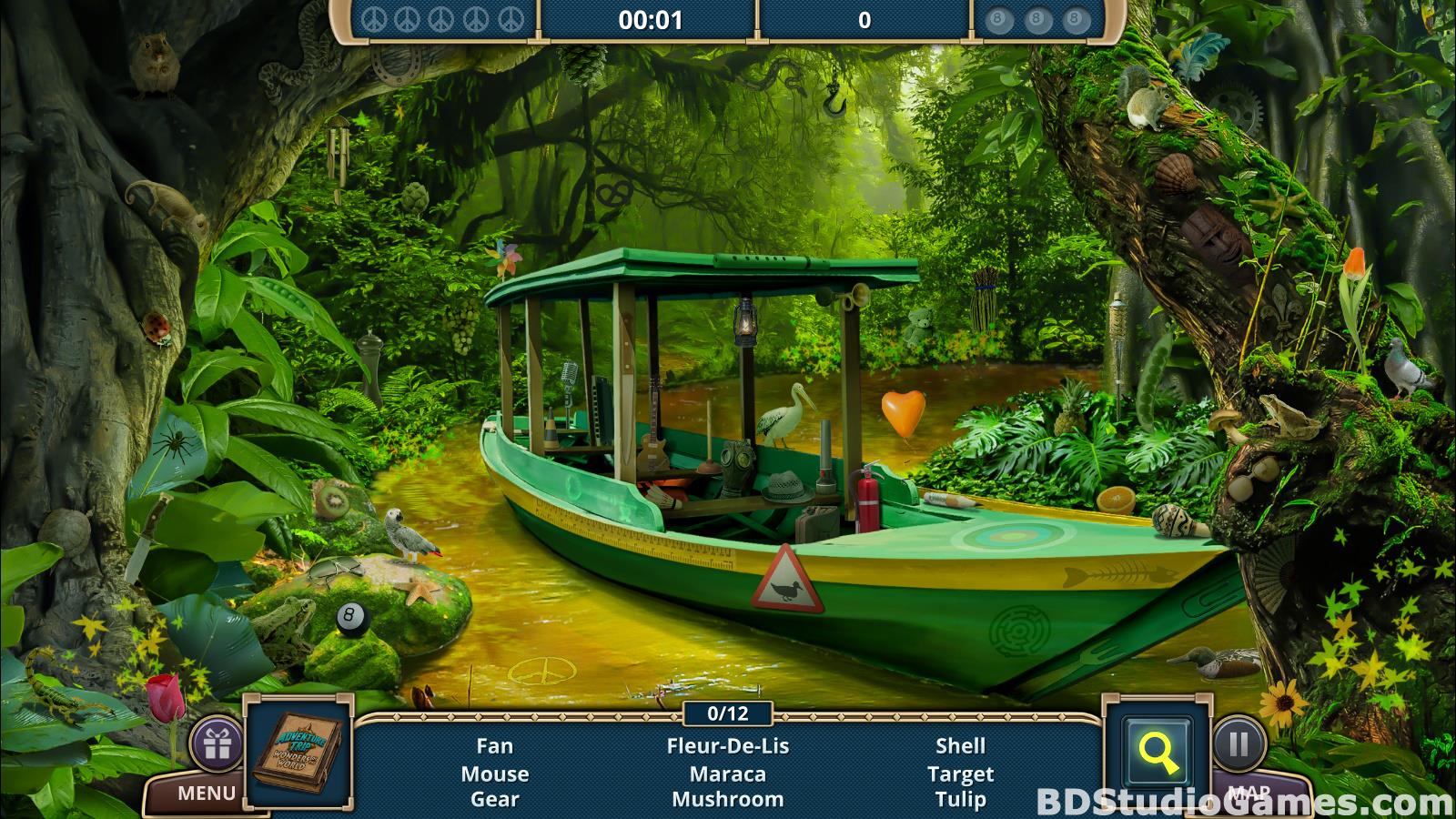Use the magnifying glass hint button
This screenshot has height=819, width=1456.
coord(1157,752)
